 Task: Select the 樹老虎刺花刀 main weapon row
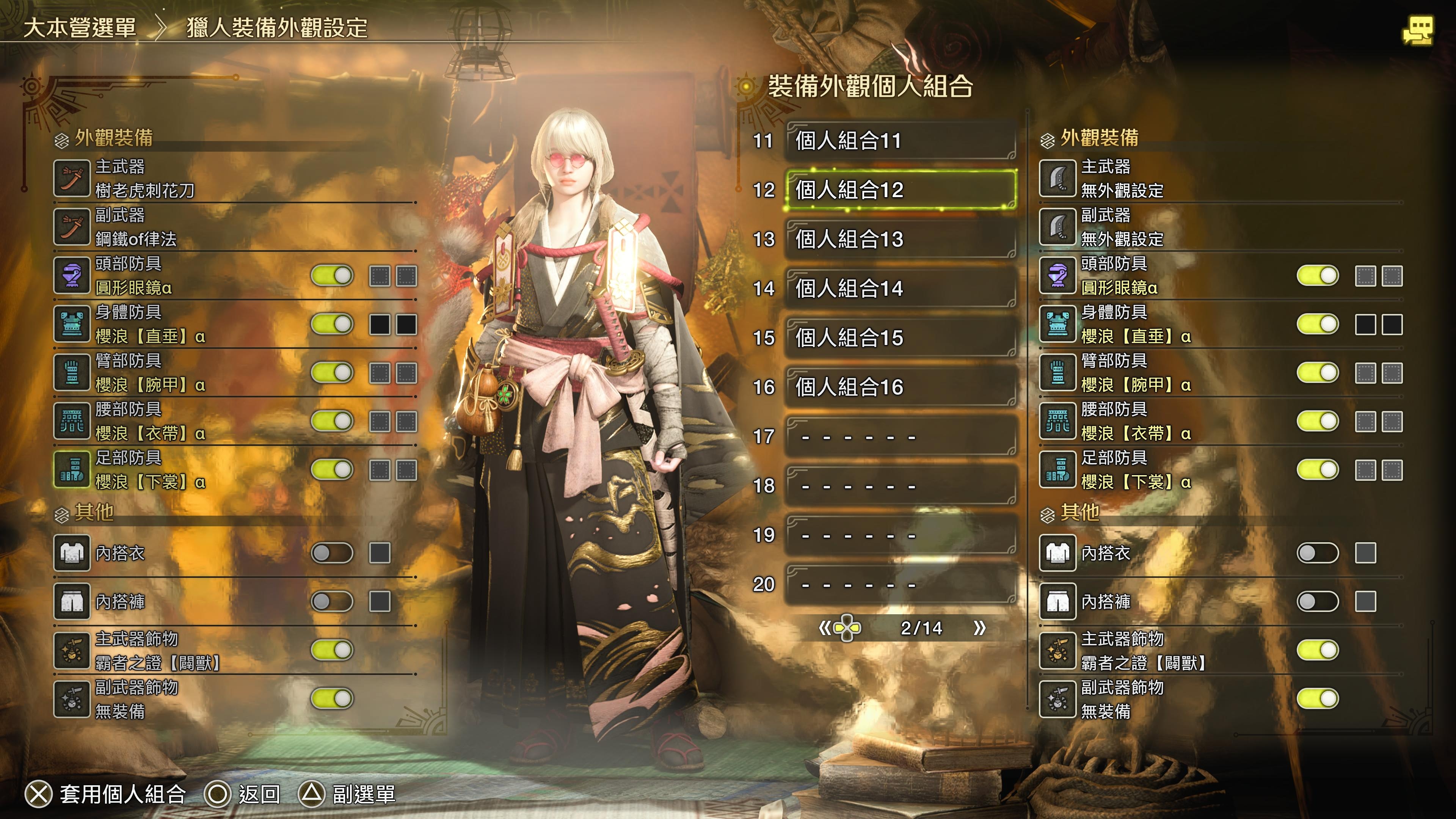tap(235, 179)
